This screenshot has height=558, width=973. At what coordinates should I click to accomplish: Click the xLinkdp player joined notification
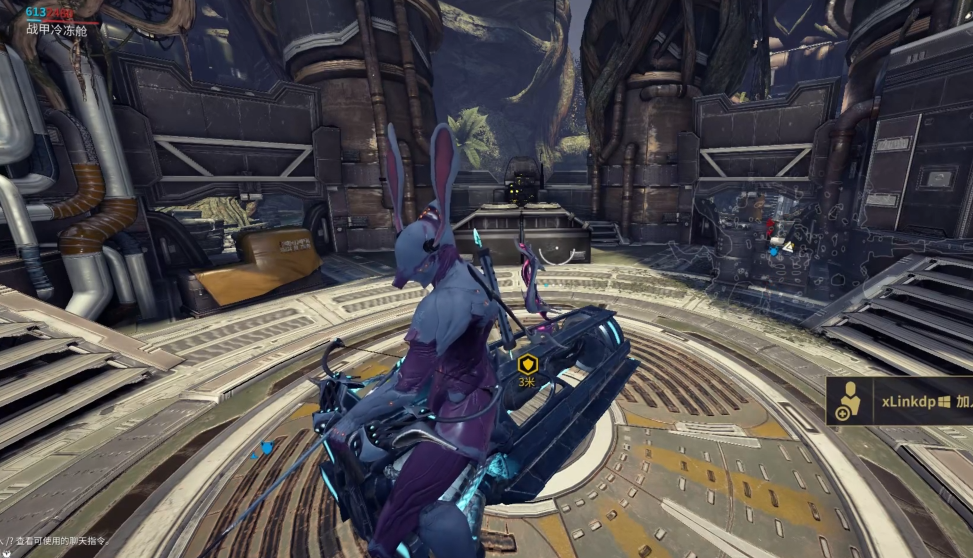(x=910, y=402)
